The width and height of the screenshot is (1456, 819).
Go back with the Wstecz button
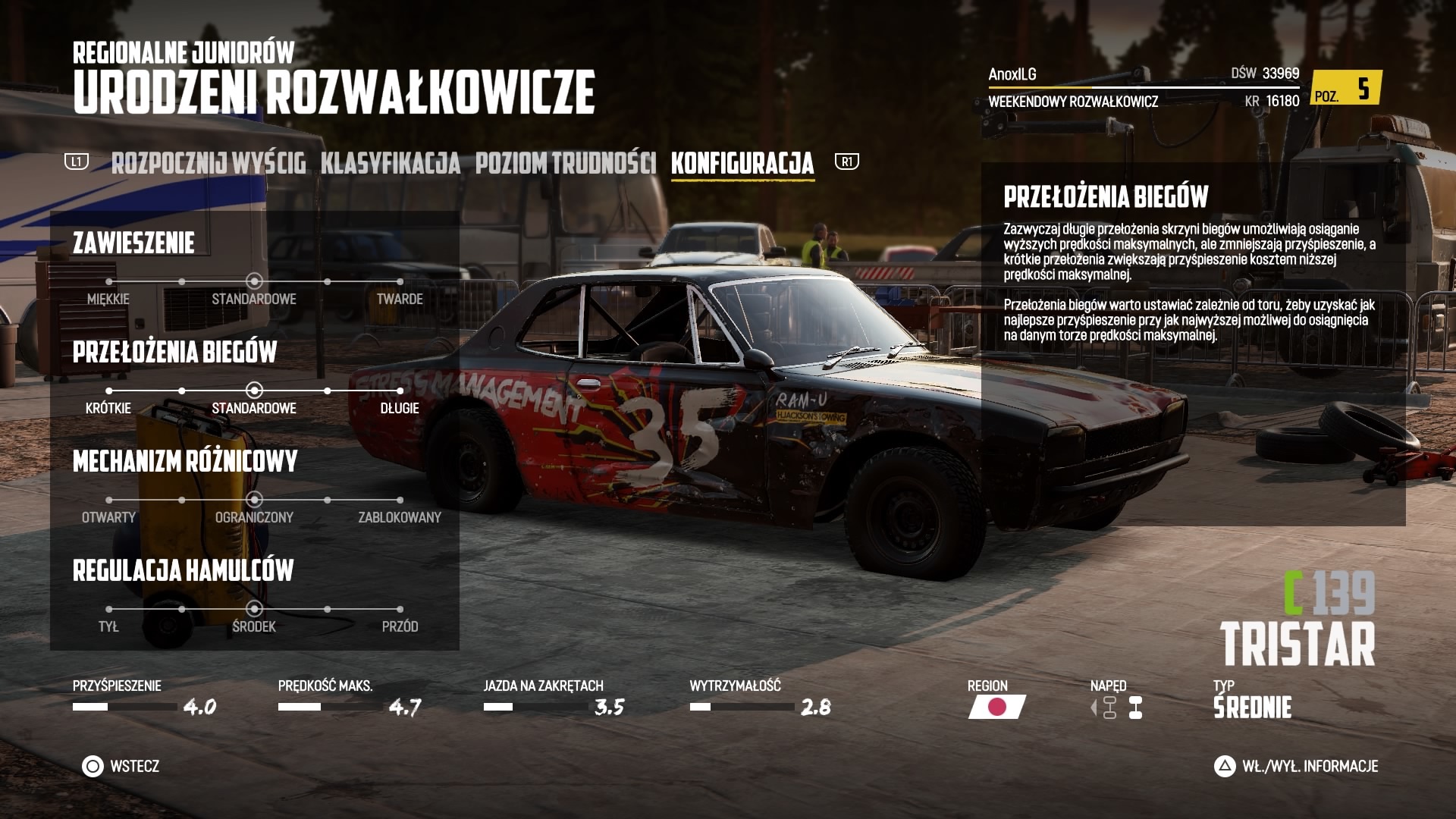[121, 767]
